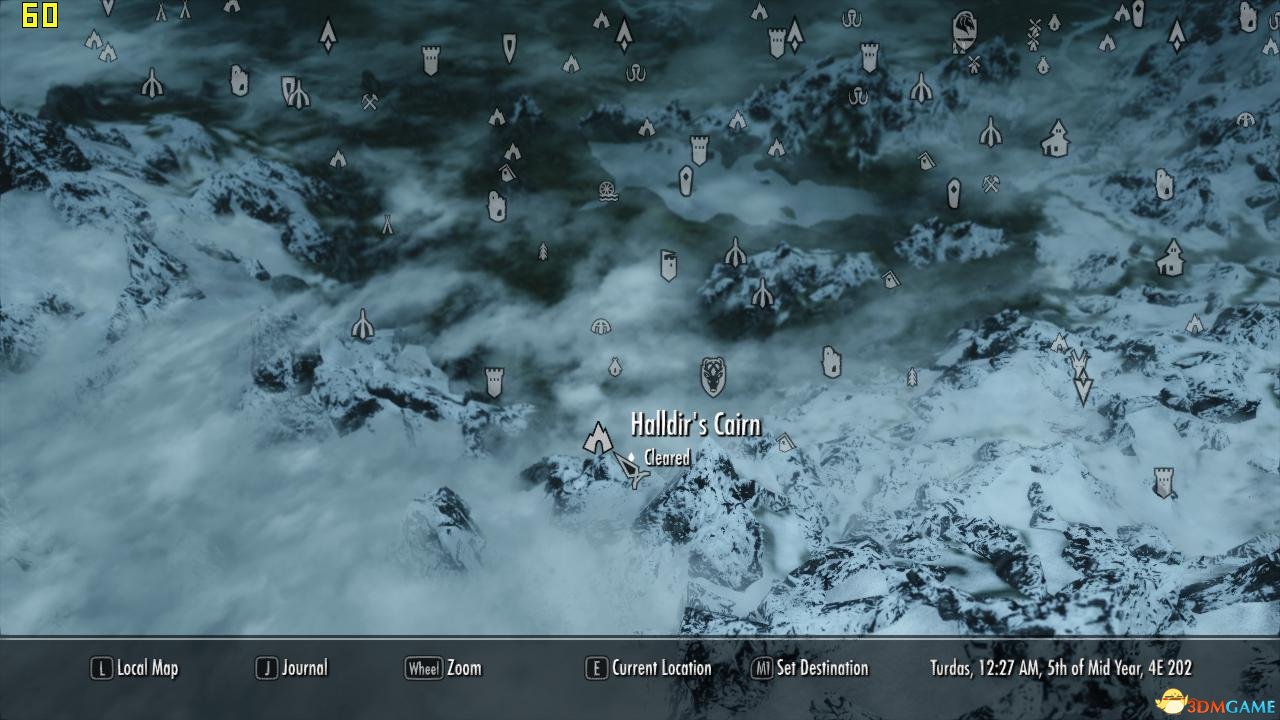
Task: Select the Halldir's Cairn map marker
Action: [x=598, y=438]
